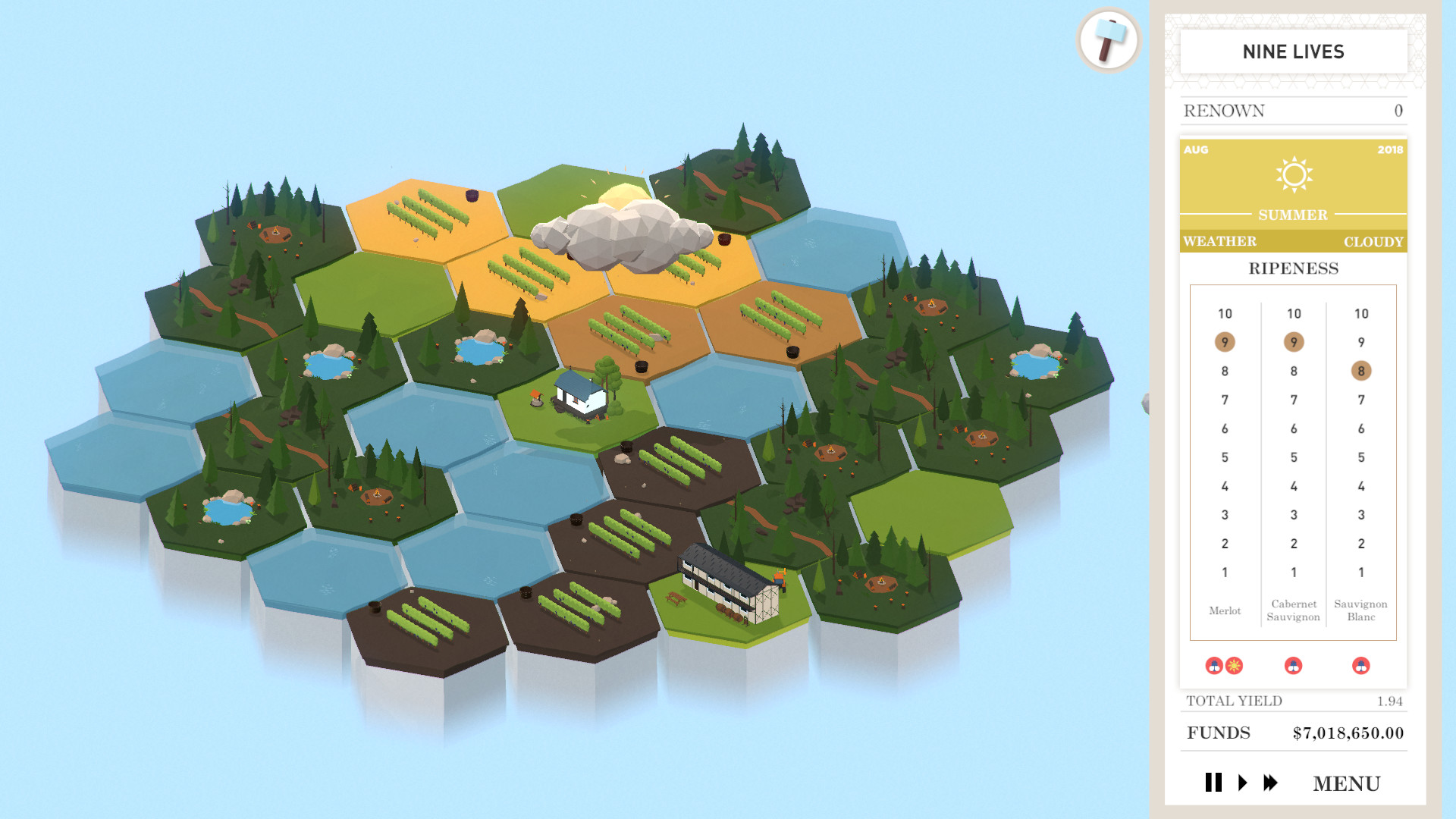Image resolution: width=1456 pixels, height=819 pixels.
Task: Click the sun icon in the Summer weather panel
Action: tap(1294, 176)
